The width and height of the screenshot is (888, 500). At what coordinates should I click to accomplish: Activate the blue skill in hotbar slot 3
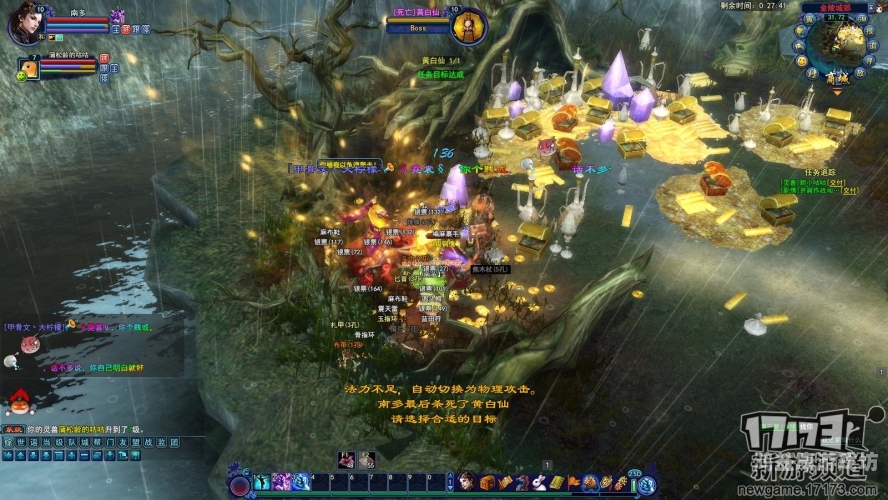click(300, 482)
